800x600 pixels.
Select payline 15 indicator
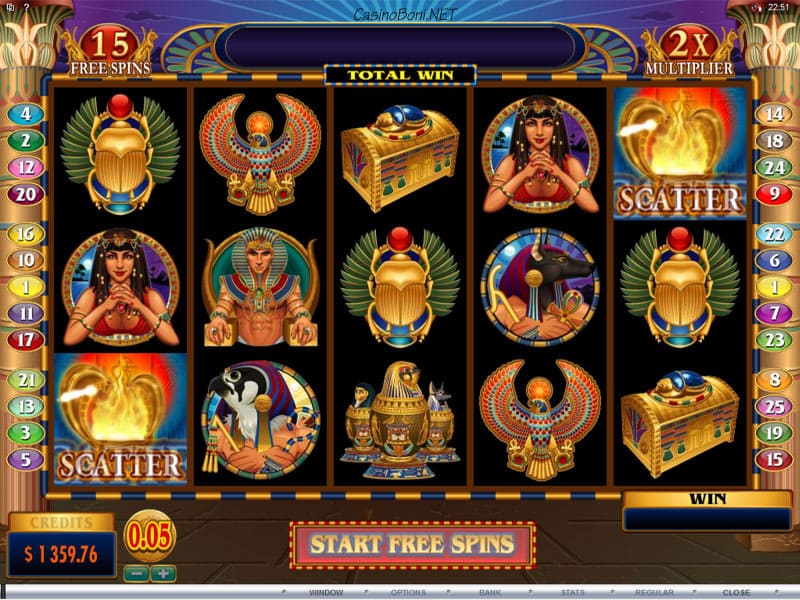[x=774, y=460]
